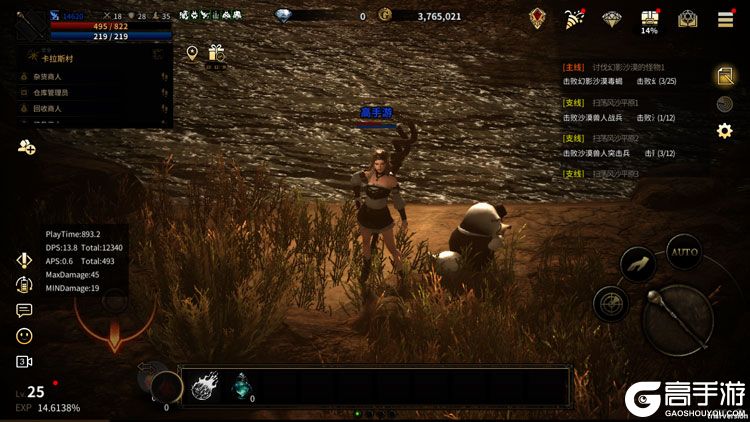Switch to the radar icon

725,103
